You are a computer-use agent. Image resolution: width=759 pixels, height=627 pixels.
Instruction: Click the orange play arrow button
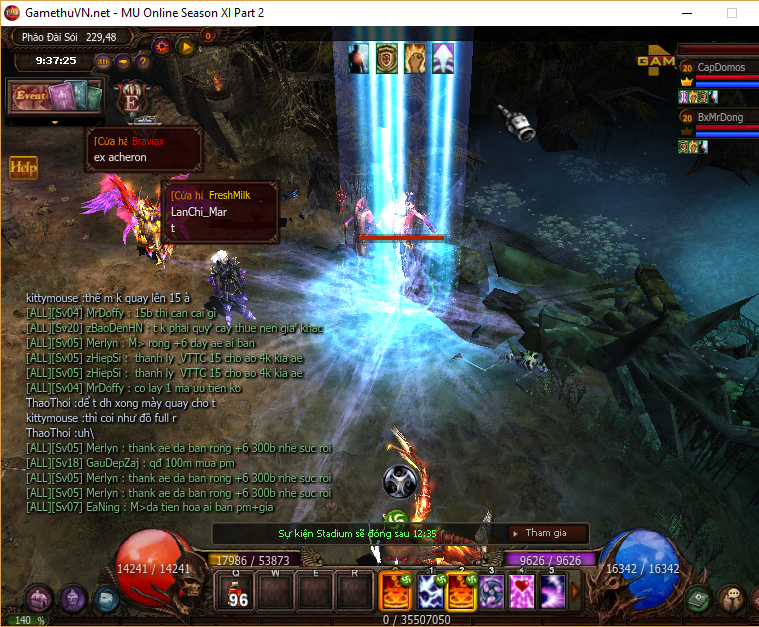pyautogui.click(x=186, y=46)
